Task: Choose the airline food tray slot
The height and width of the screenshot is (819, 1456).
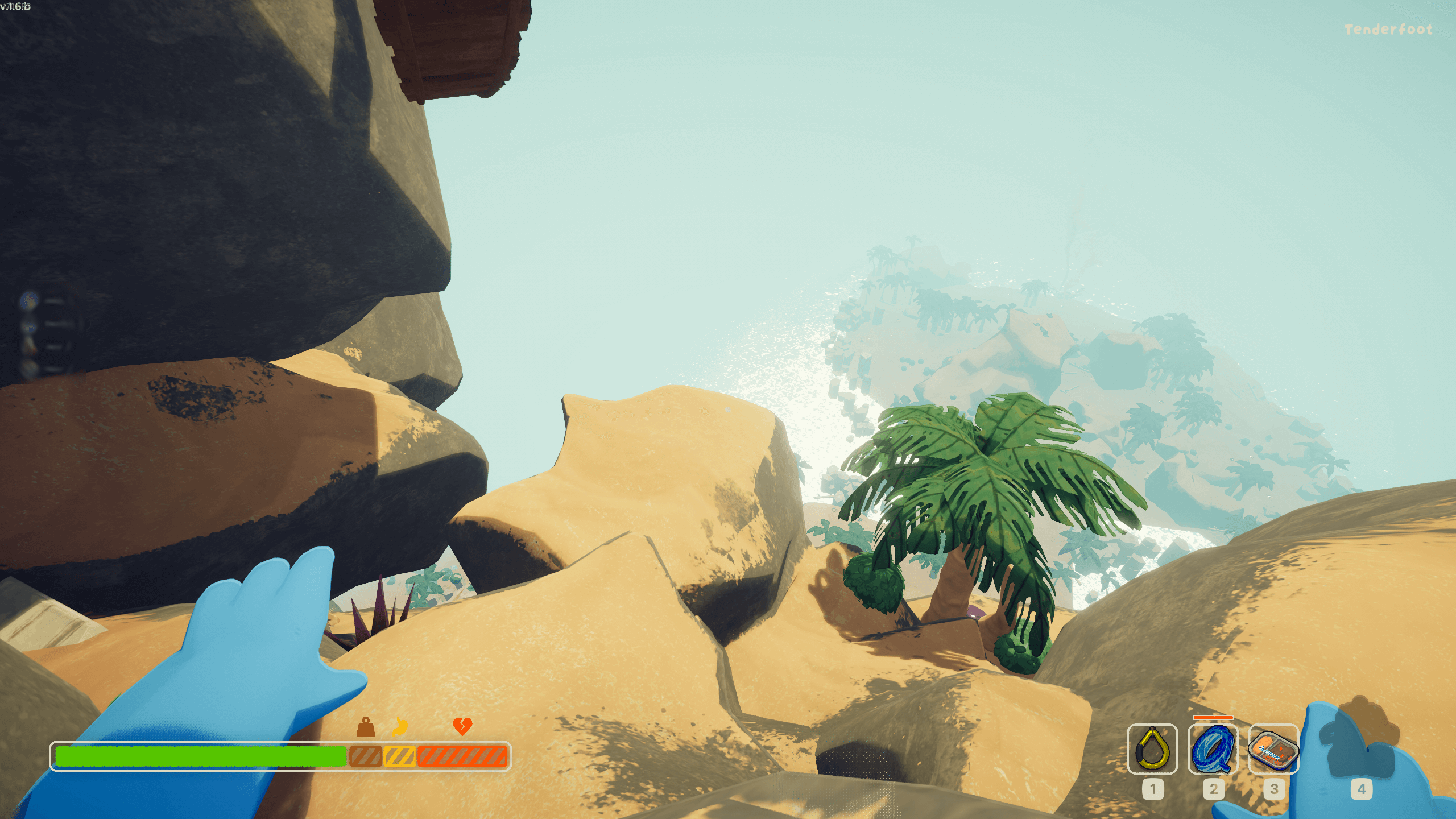Action: [x=1273, y=749]
